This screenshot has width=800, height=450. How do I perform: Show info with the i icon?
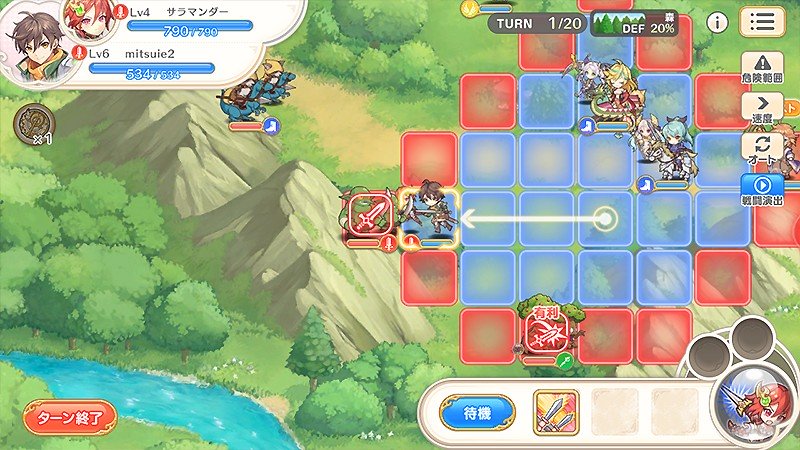pos(716,22)
